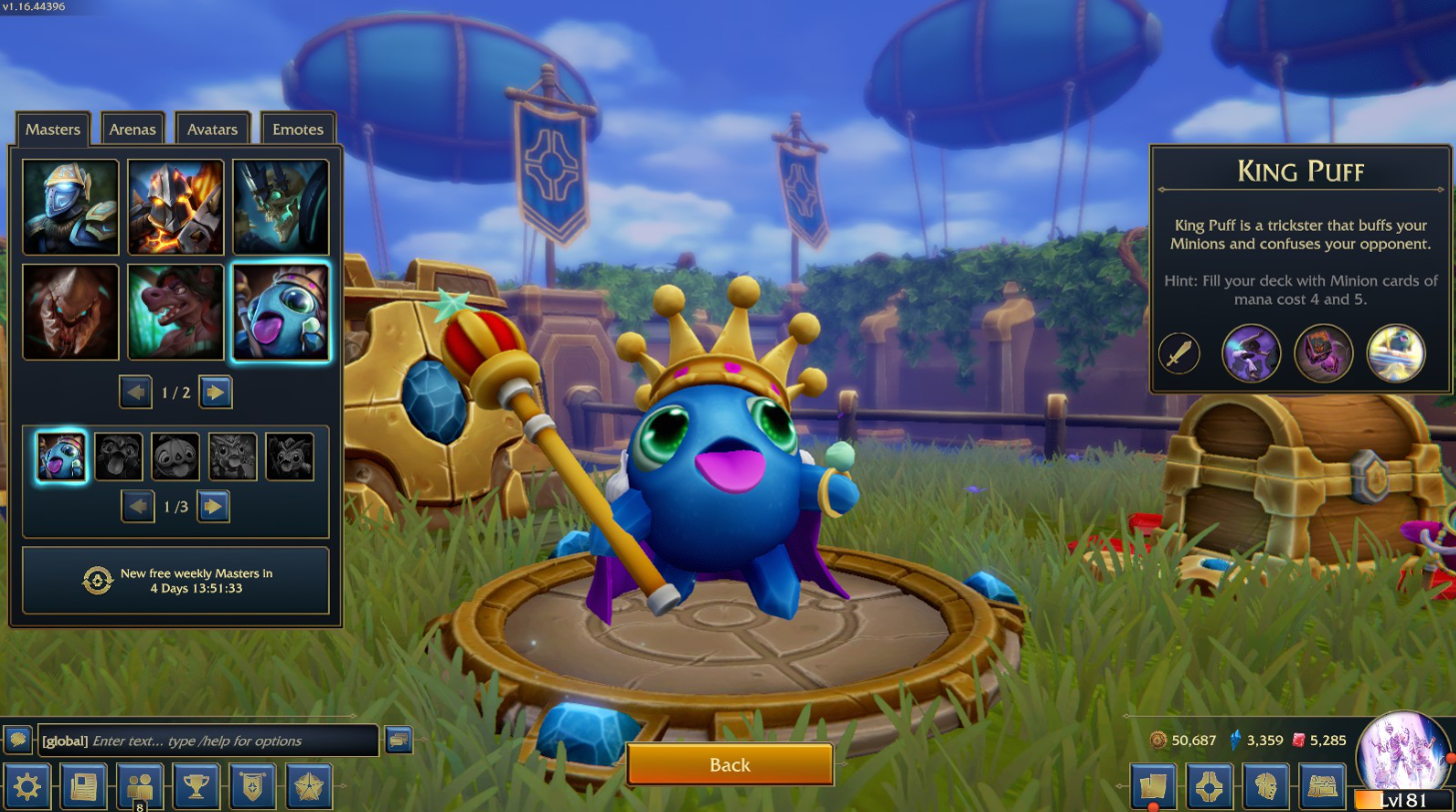The width and height of the screenshot is (1456, 812).
Task: Advance to Masters page 2 with arrow
Action: (215, 392)
